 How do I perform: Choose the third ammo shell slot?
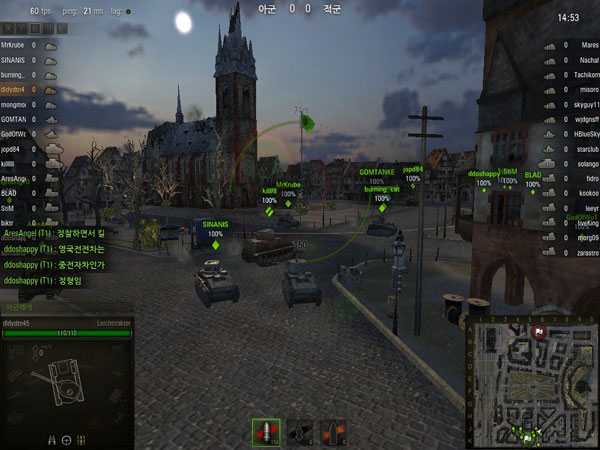coord(331,432)
